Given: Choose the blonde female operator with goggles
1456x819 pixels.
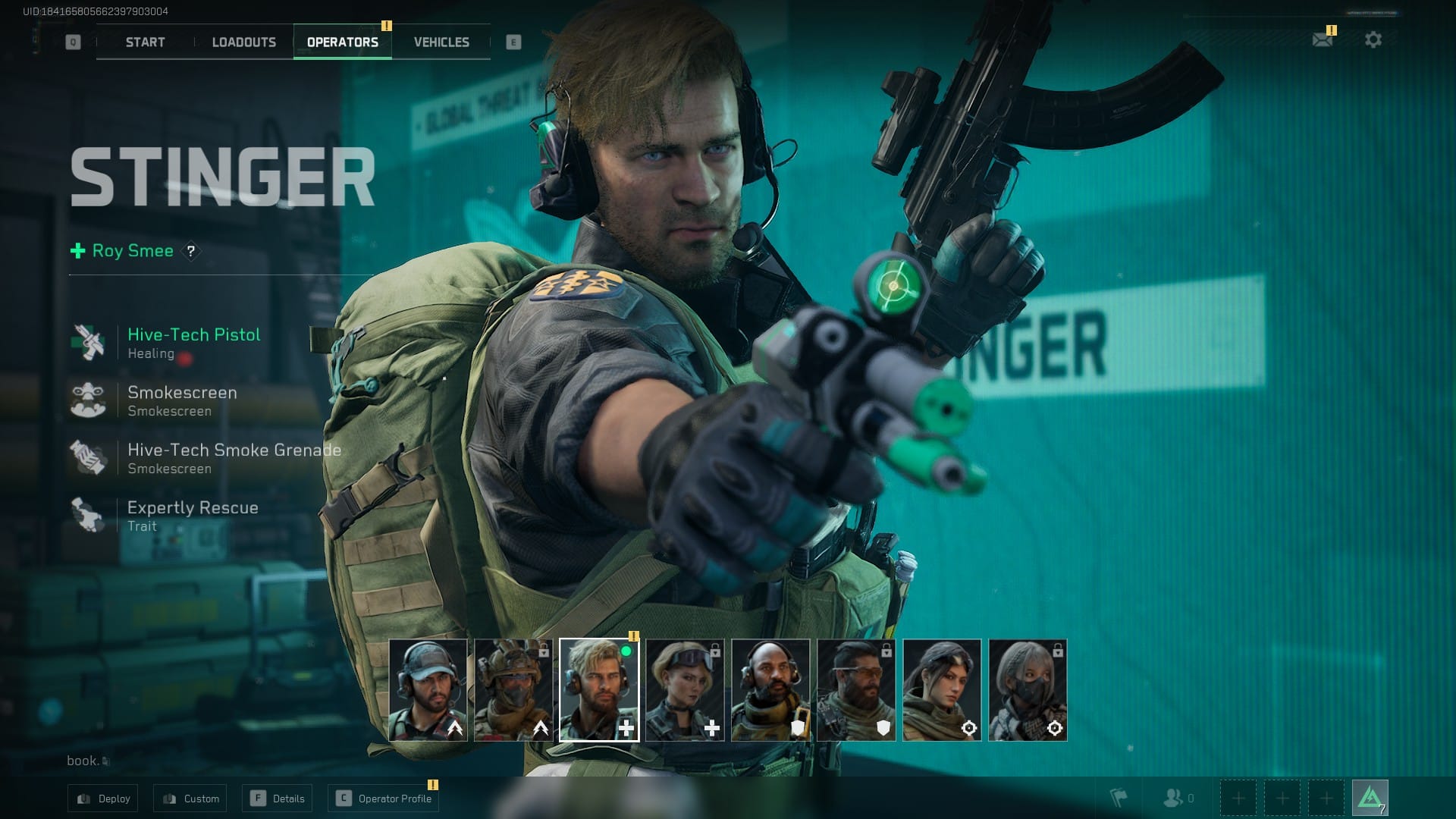Looking at the screenshot, I should tap(685, 690).
